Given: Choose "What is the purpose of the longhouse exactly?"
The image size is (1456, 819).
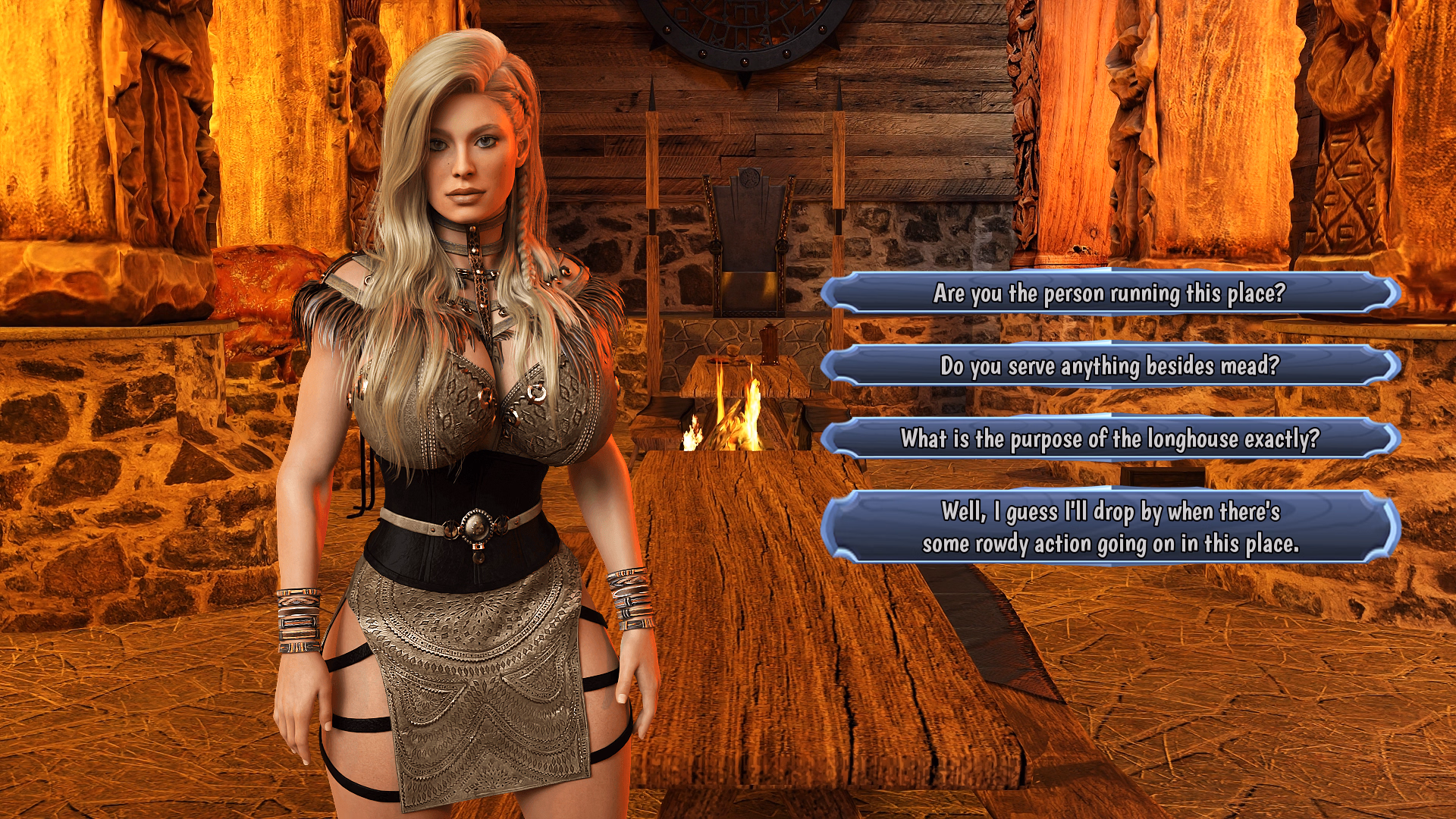Looking at the screenshot, I should (1115, 437).
